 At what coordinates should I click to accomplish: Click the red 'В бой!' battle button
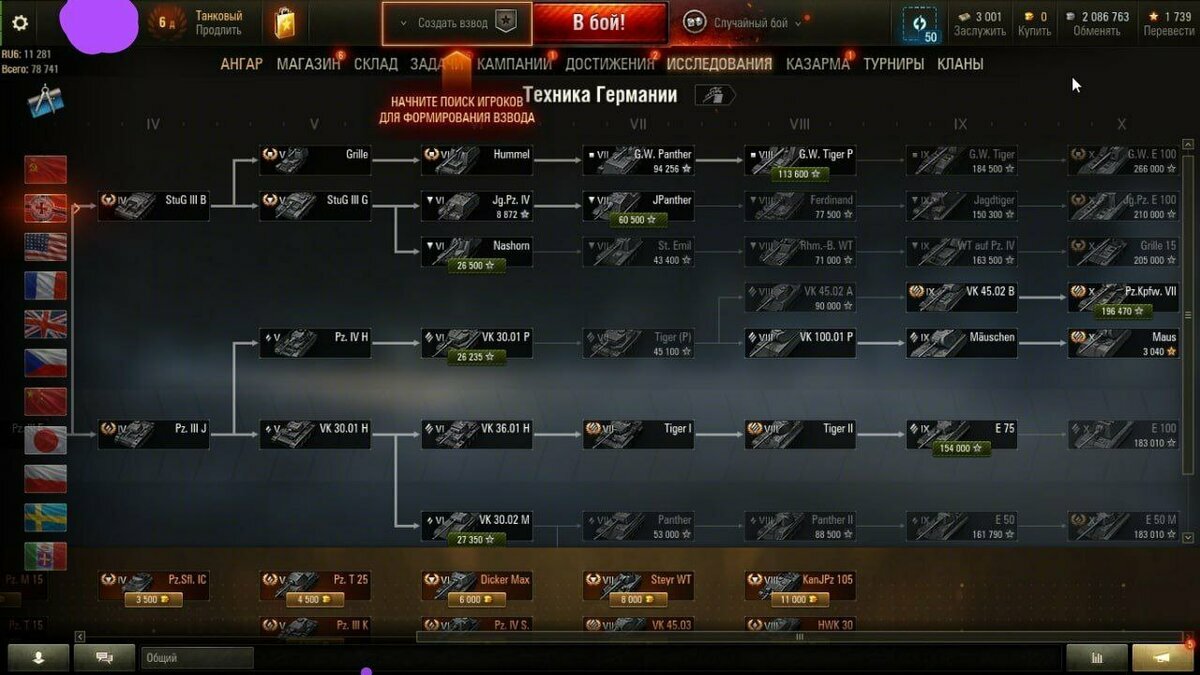(599, 23)
